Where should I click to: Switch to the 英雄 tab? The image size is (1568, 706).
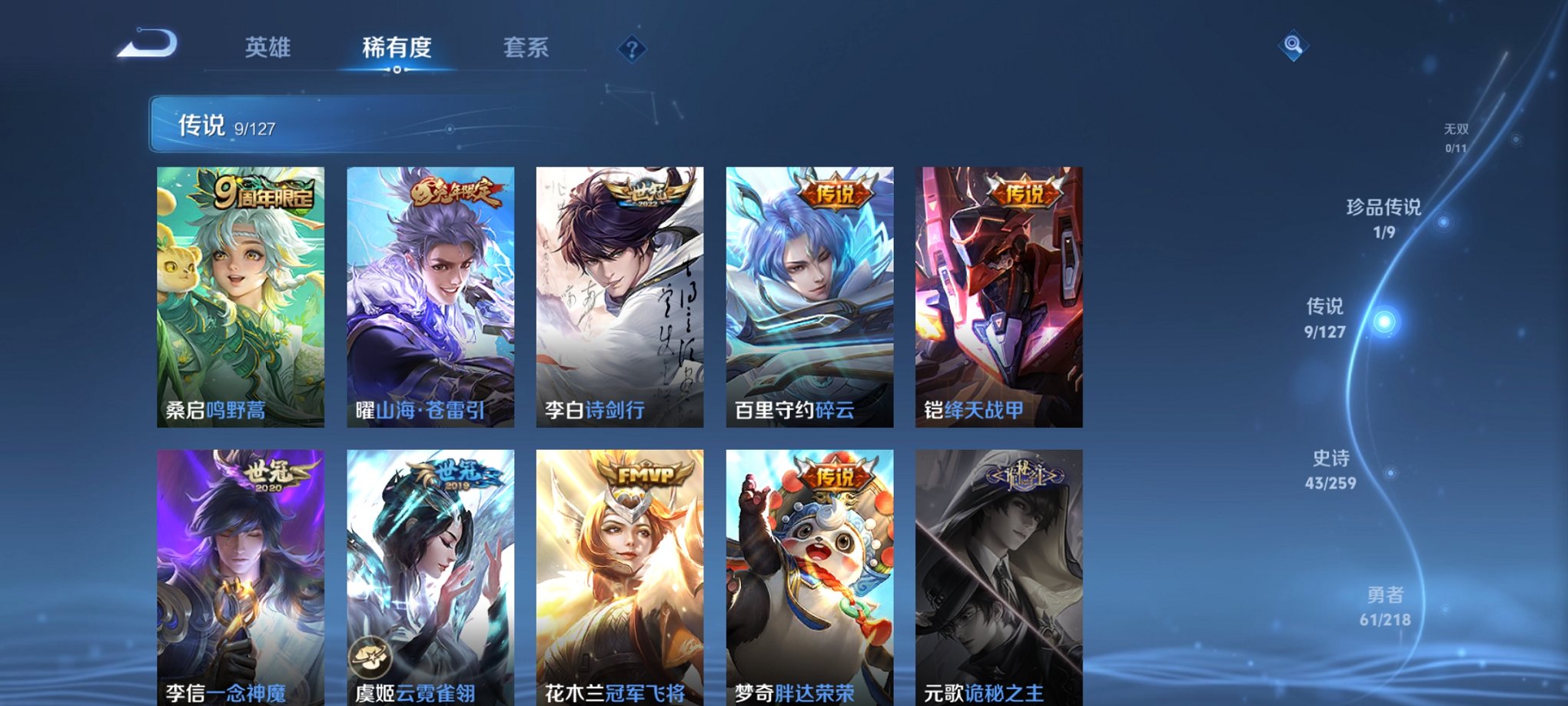coord(267,48)
